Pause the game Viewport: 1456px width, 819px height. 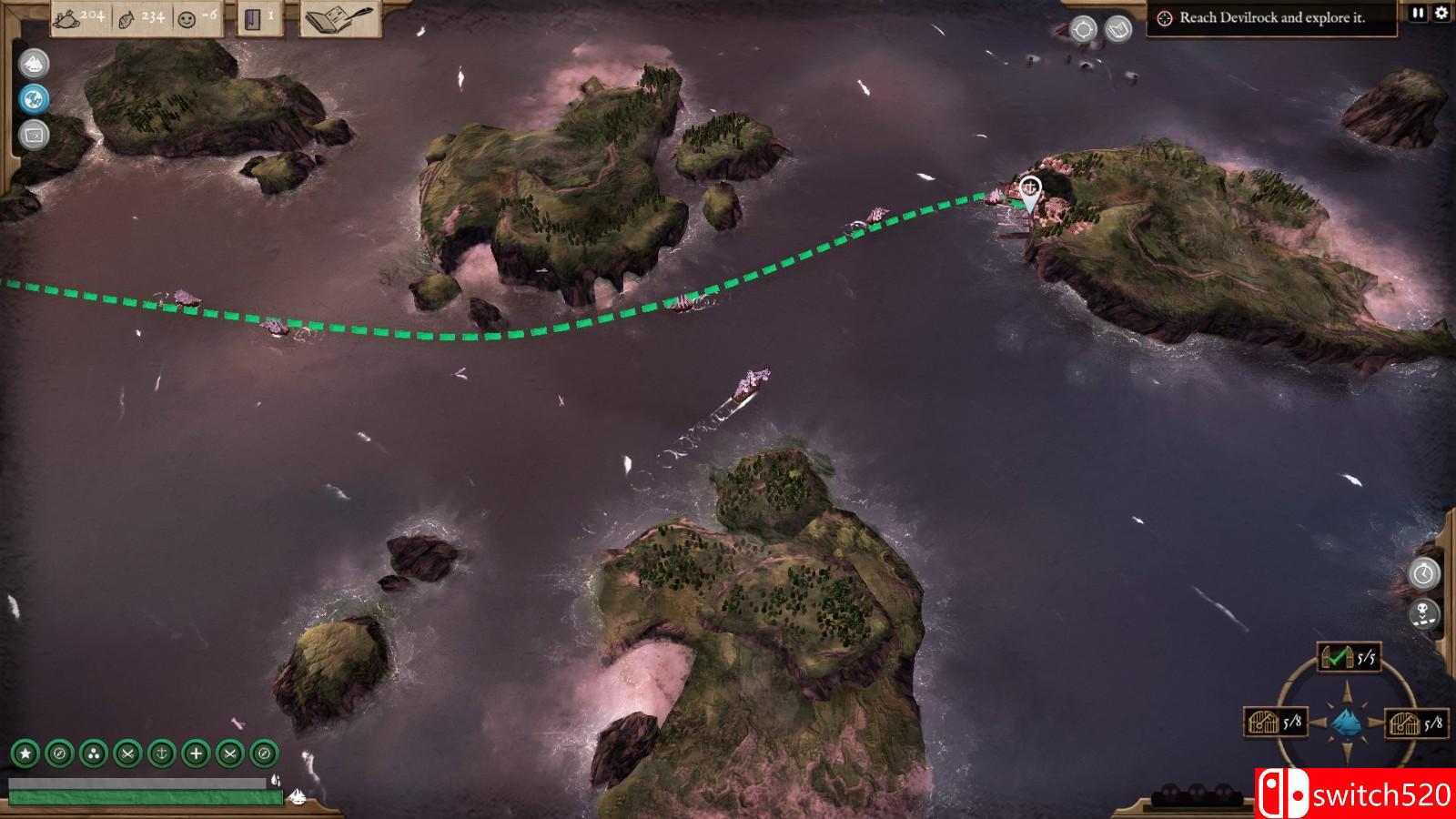coord(1419,13)
